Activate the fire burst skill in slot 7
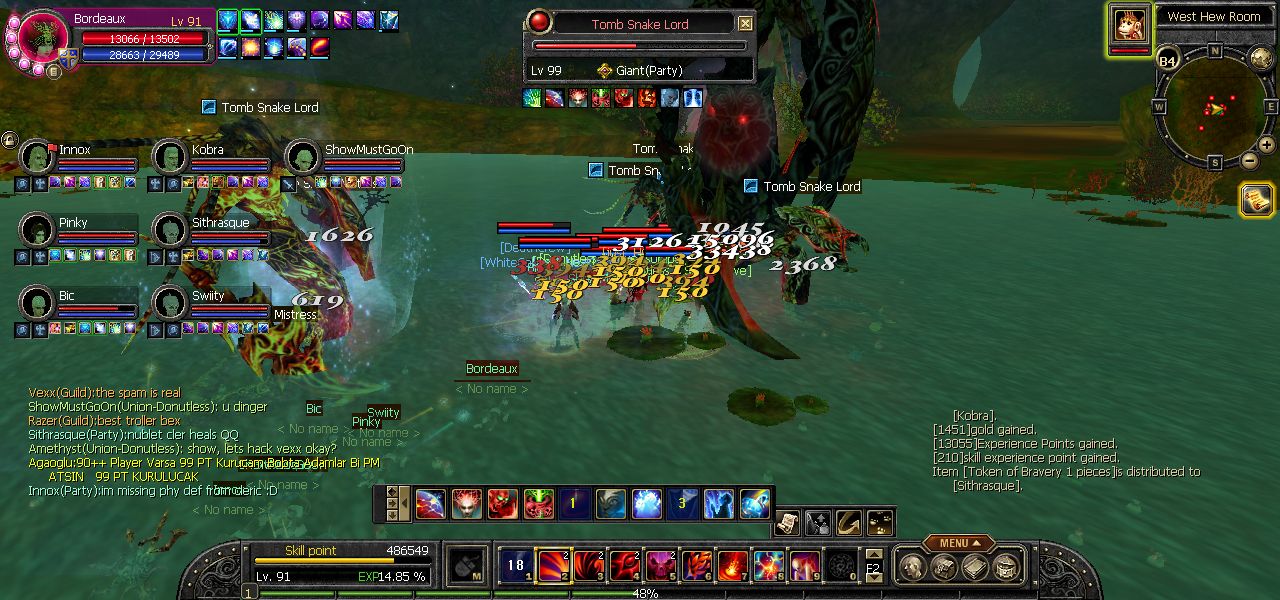The width and height of the screenshot is (1280, 600). (732, 566)
